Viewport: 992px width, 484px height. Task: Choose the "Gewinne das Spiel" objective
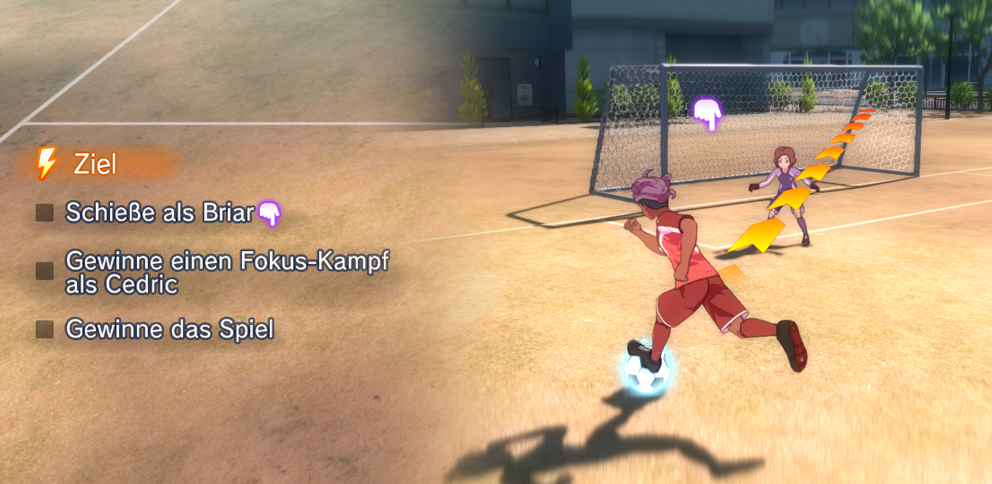pyautogui.click(x=169, y=328)
